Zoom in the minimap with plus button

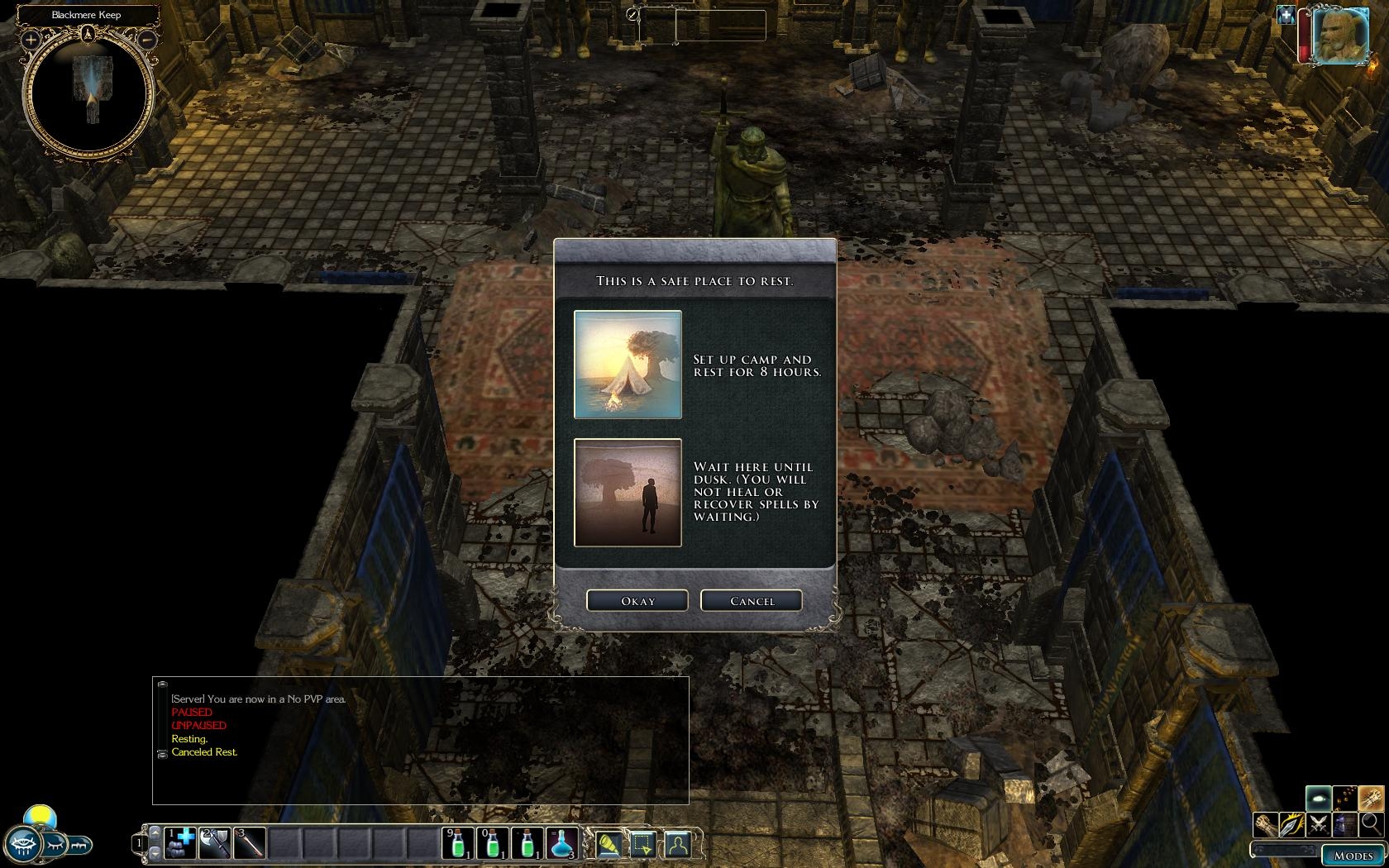pos(31,39)
